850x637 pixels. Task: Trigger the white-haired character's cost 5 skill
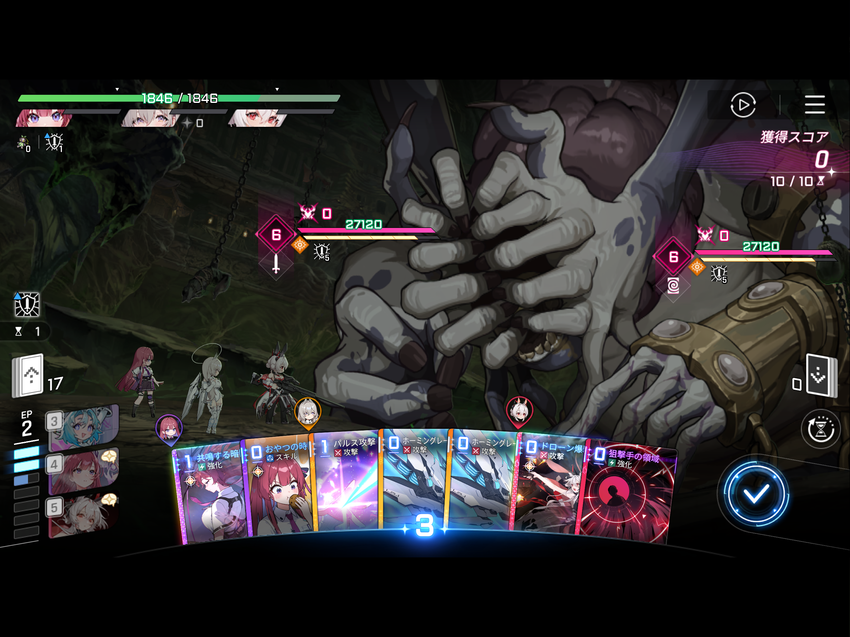(x=80, y=513)
